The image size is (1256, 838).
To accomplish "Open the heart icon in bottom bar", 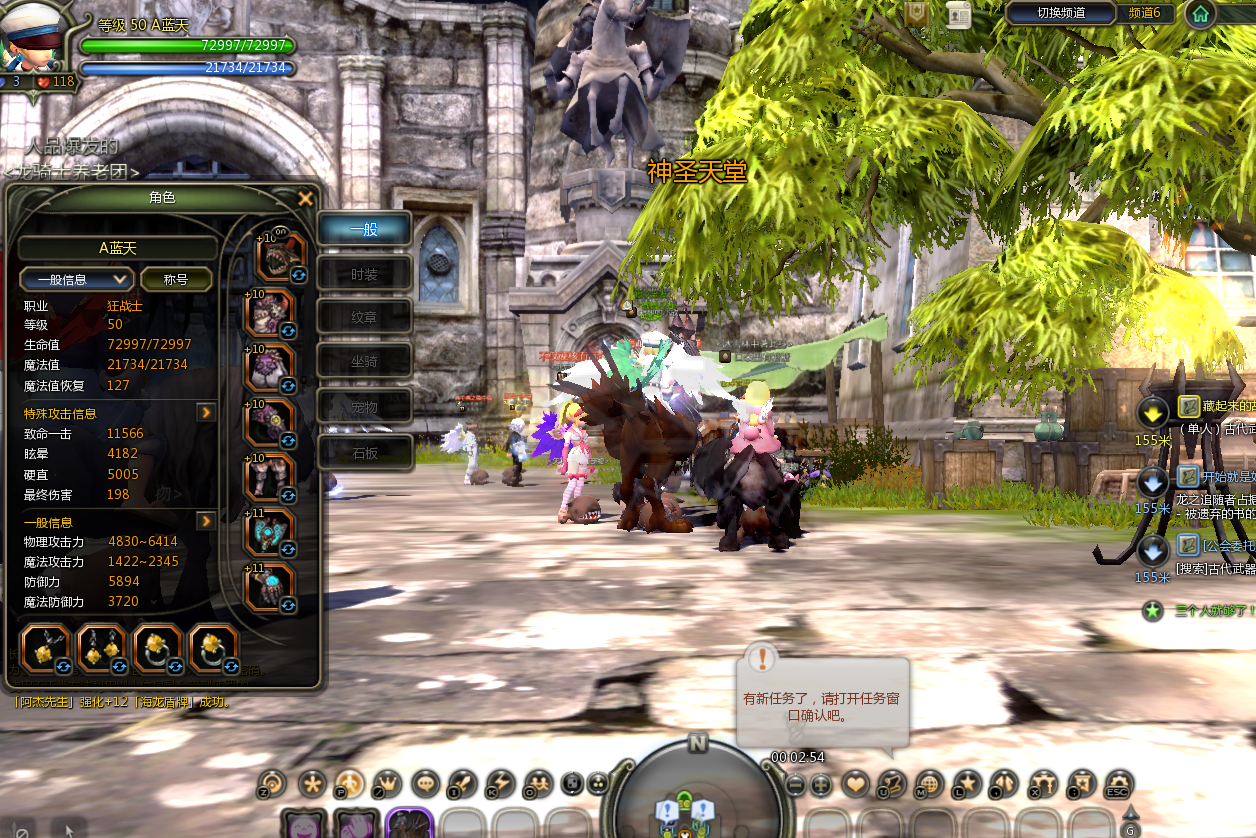I will click(x=856, y=784).
